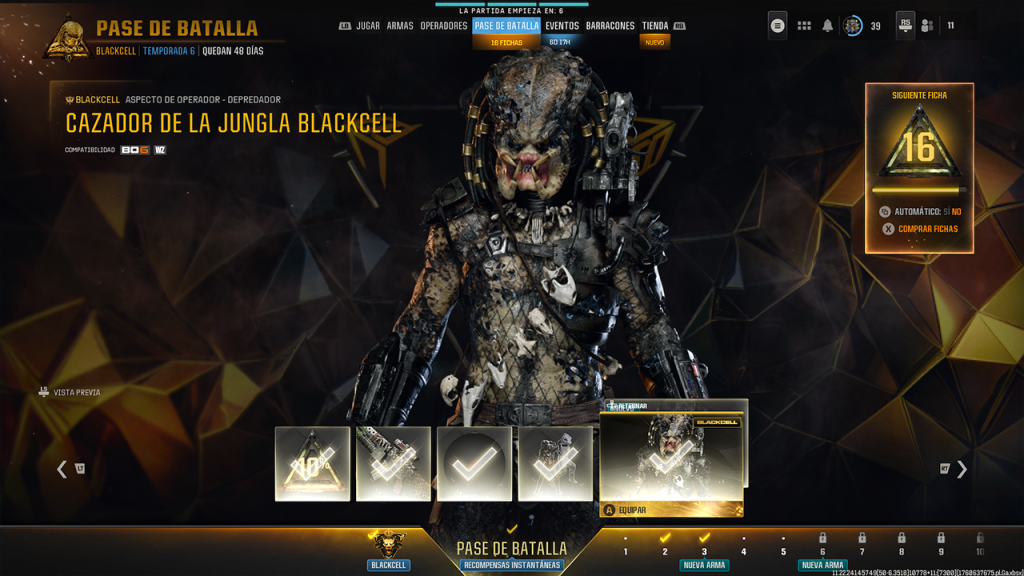Go to the next rewards page arrow
Image resolution: width=1024 pixels, height=576 pixels.
(x=962, y=469)
